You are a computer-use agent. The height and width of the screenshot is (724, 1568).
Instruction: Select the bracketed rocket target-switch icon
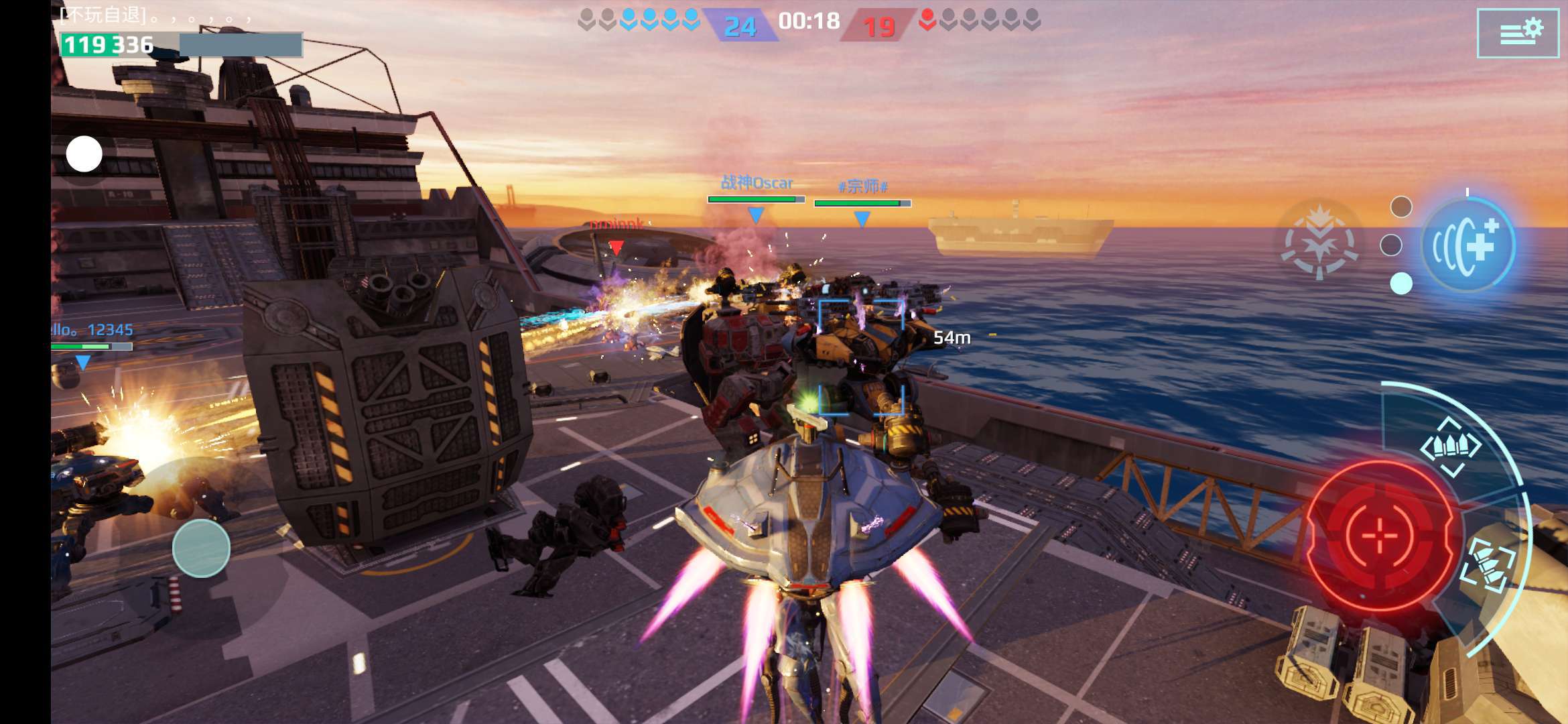[1488, 564]
